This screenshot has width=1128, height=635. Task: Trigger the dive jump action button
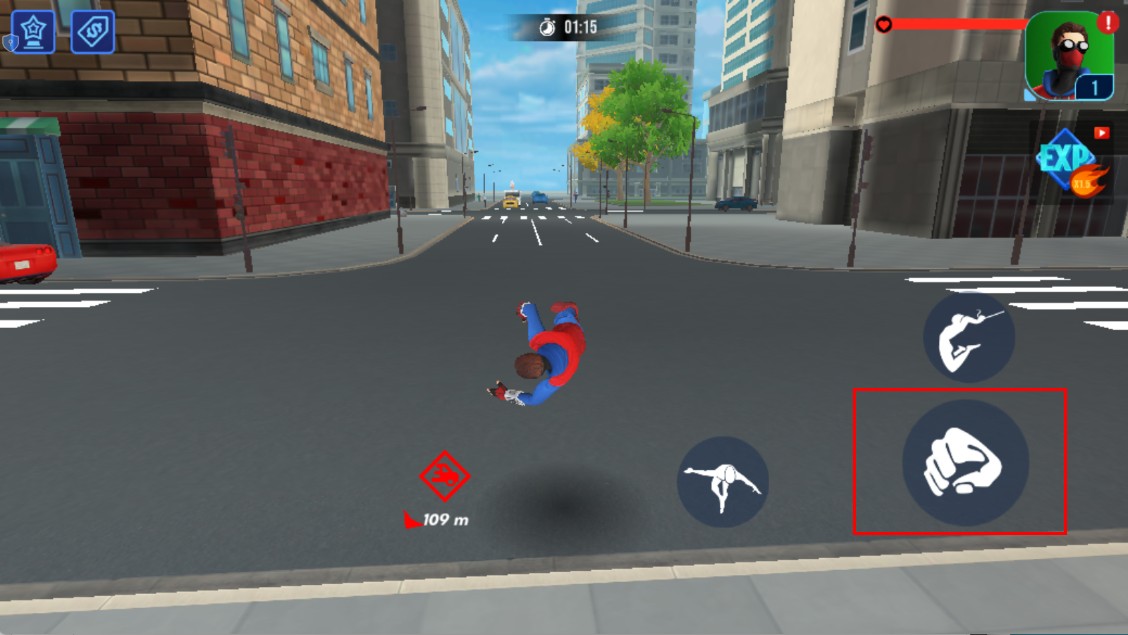coord(722,482)
